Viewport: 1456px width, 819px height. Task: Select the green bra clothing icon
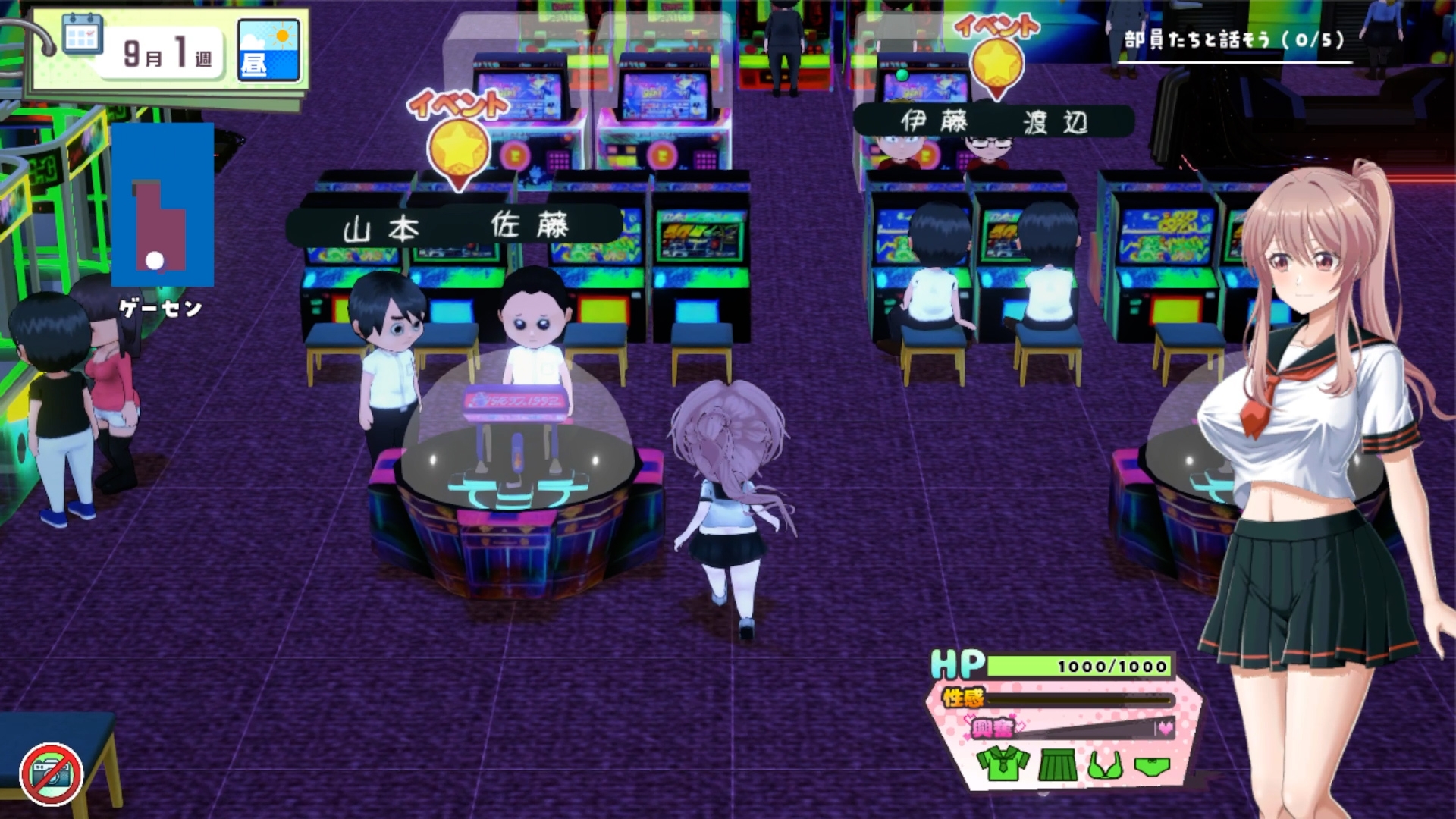coord(1105,765)
